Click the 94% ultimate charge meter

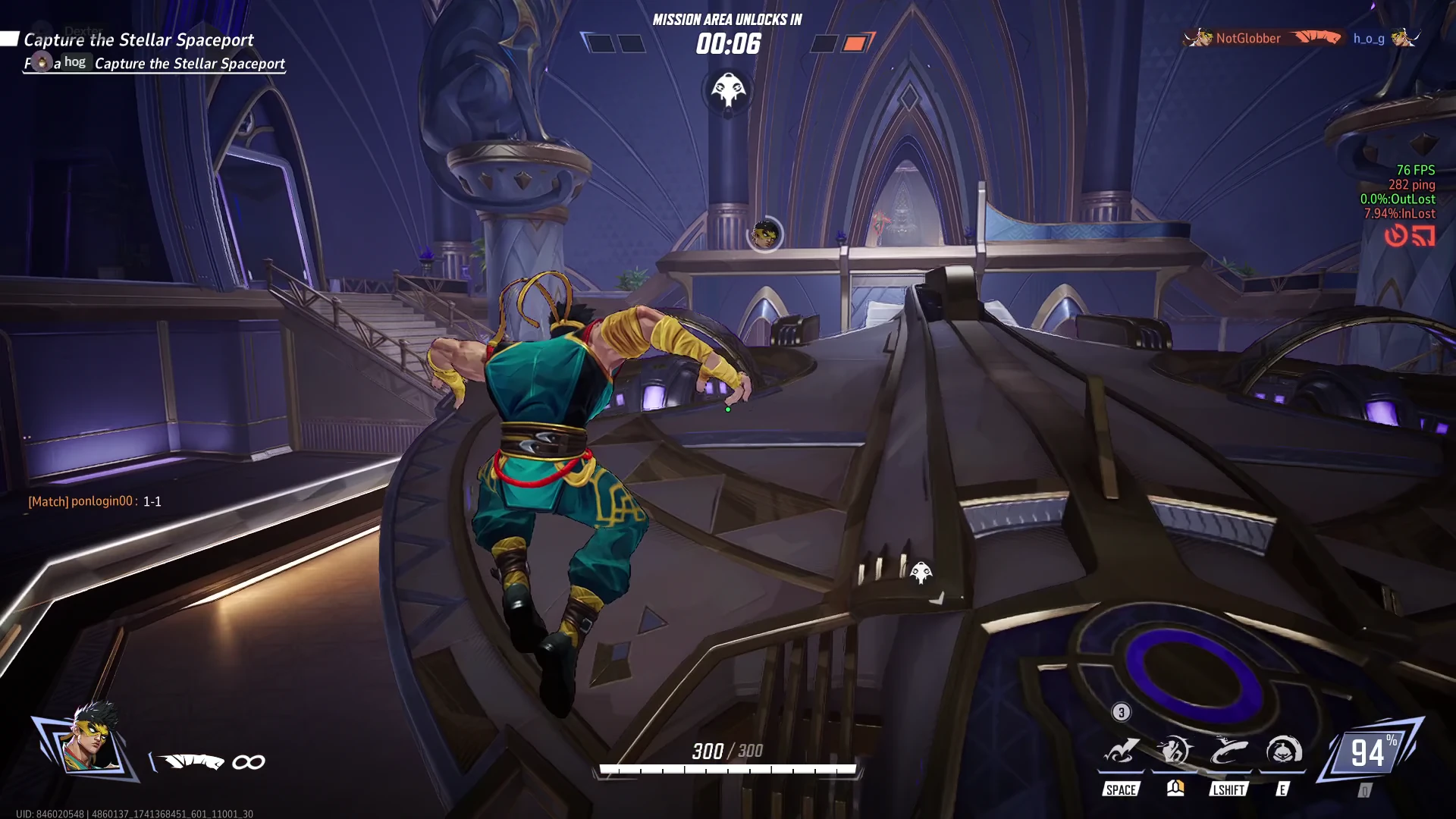click(1371, 752)
